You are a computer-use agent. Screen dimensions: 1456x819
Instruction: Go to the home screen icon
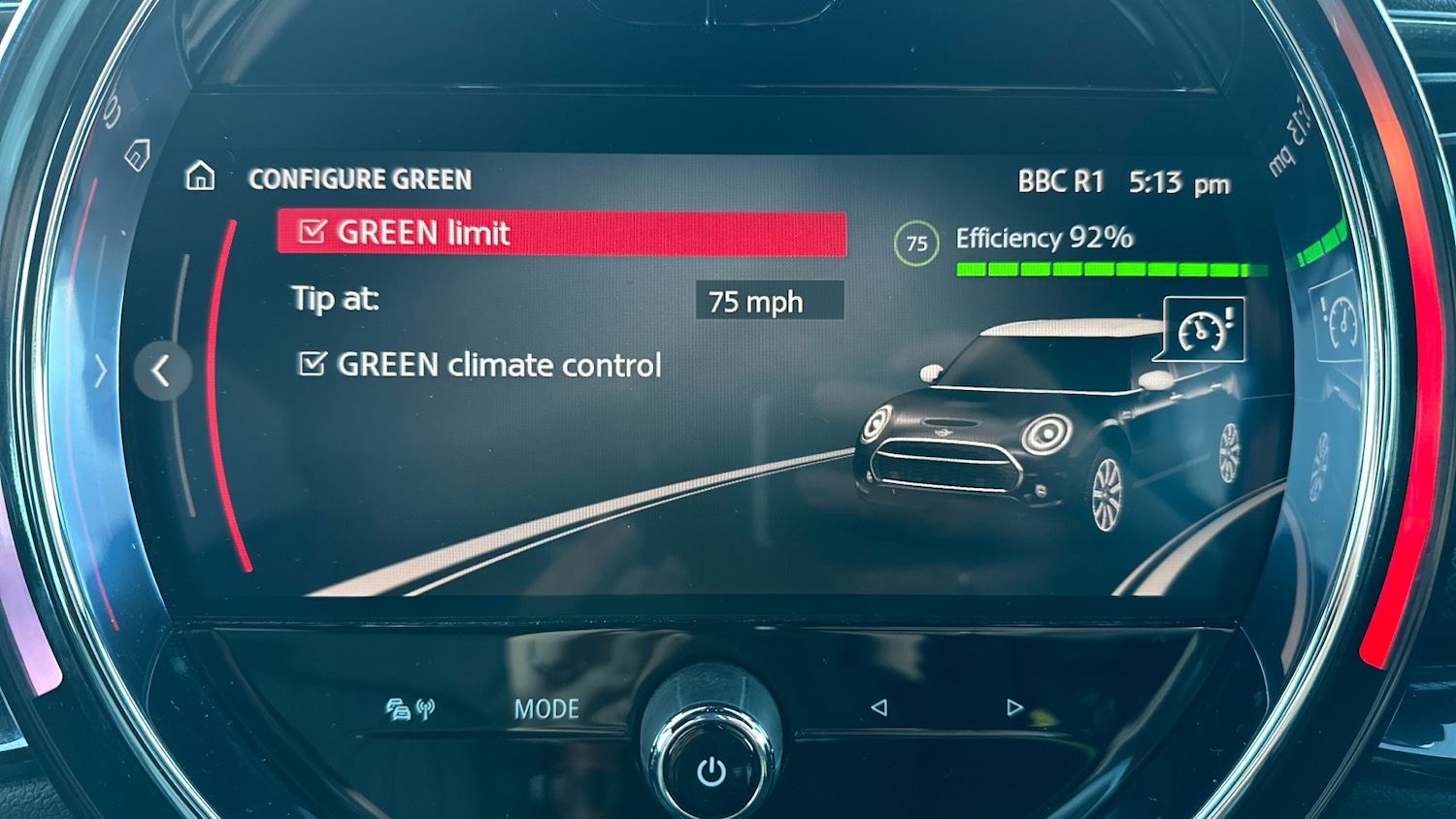[200, 177]
